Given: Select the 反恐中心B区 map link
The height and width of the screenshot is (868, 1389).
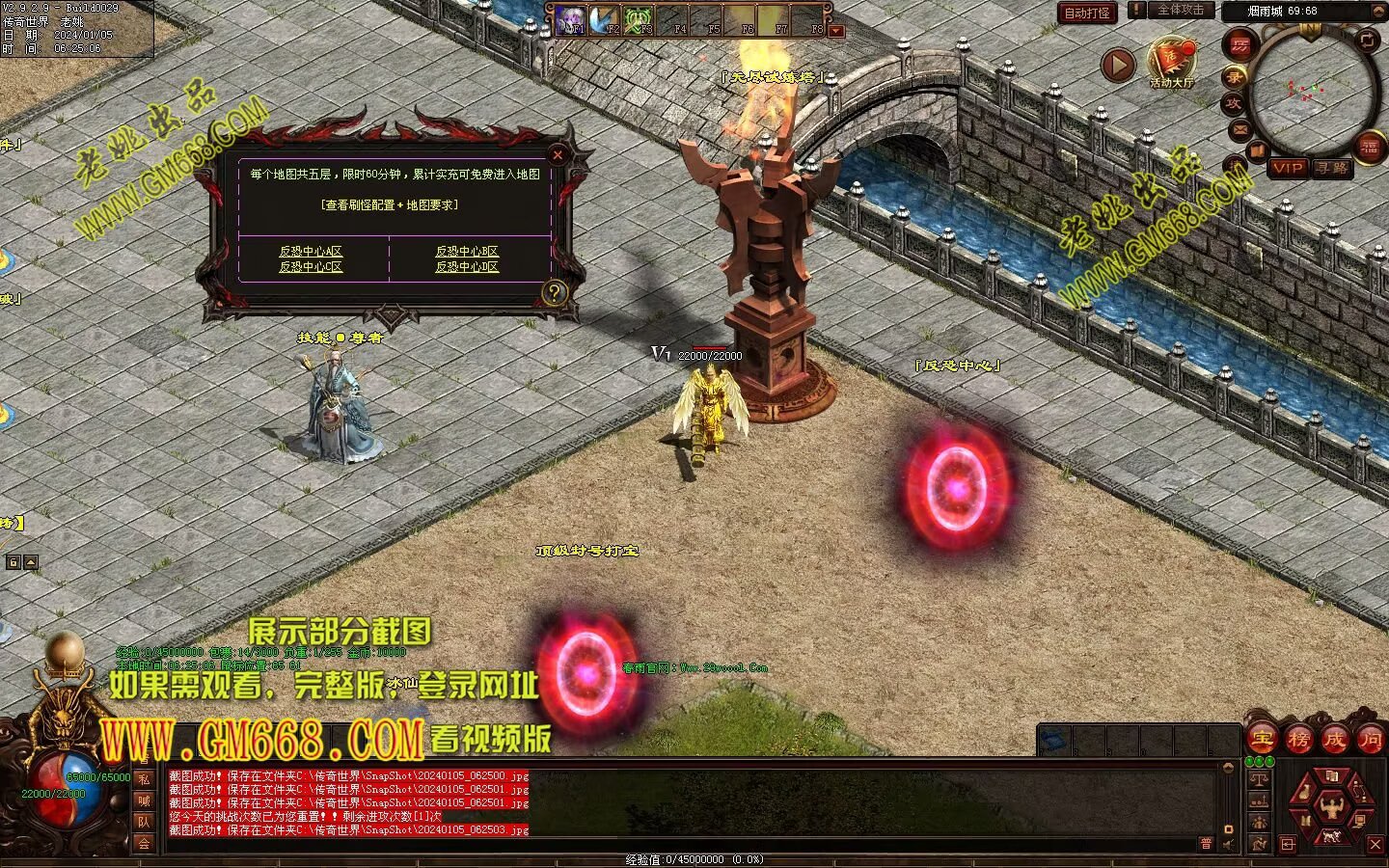Looking at the screenshot, I should coord(467,251).
